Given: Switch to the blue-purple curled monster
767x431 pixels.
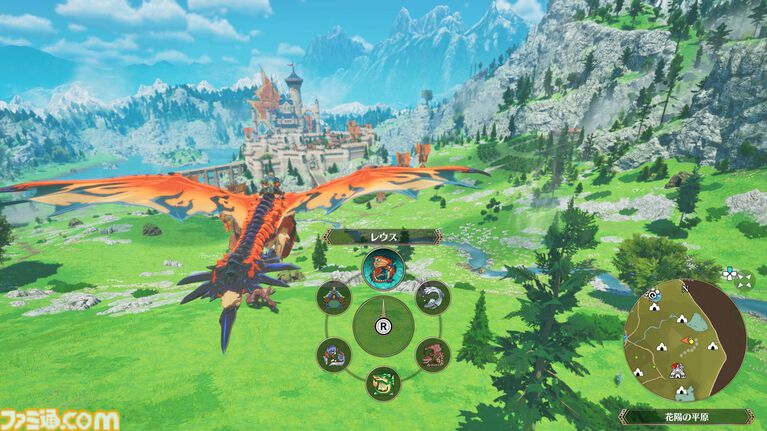Looking at the screenshot, I should 333,353.
